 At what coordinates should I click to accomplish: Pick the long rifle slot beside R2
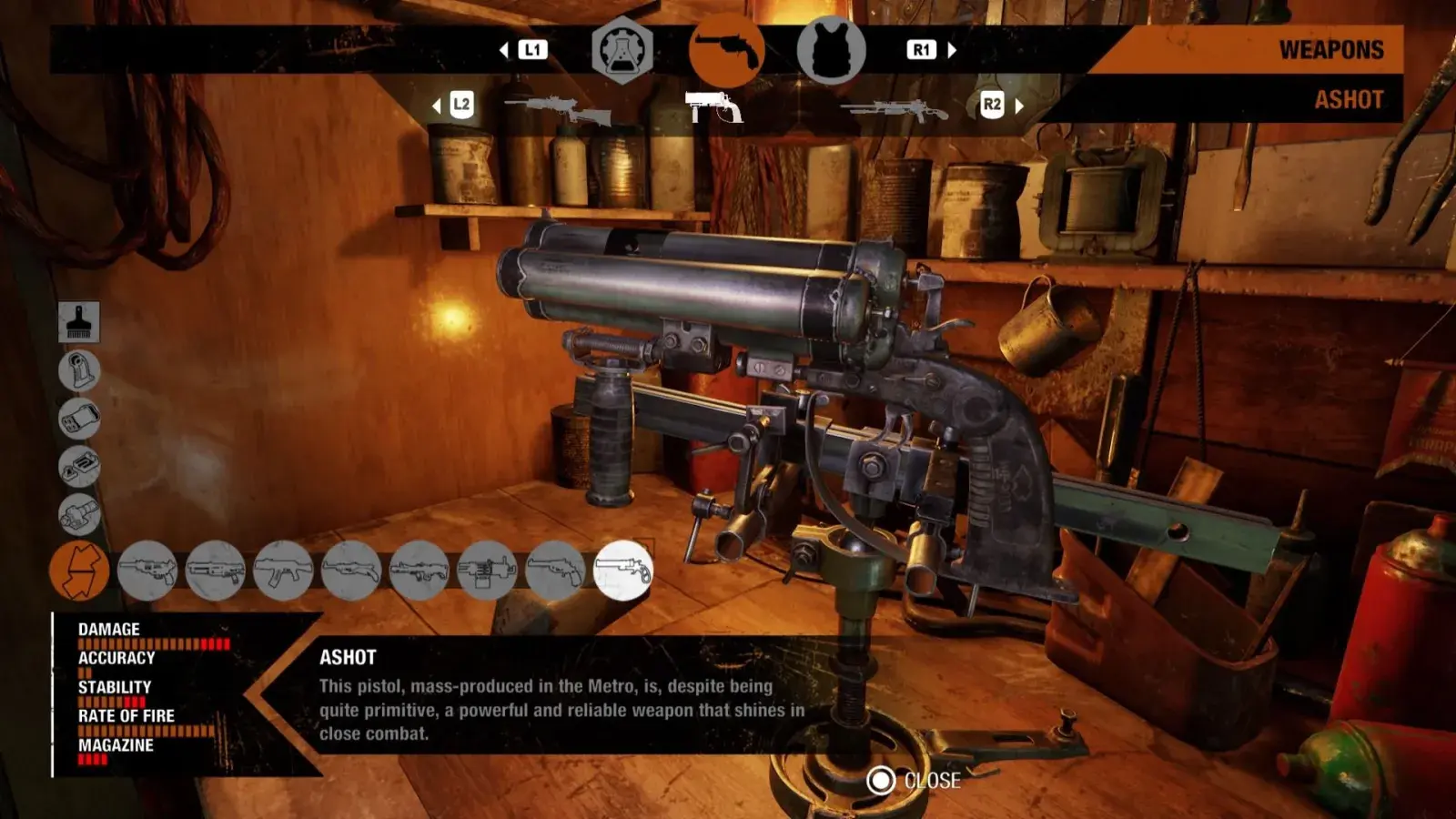pyautogui.click(x=893, y=110)
